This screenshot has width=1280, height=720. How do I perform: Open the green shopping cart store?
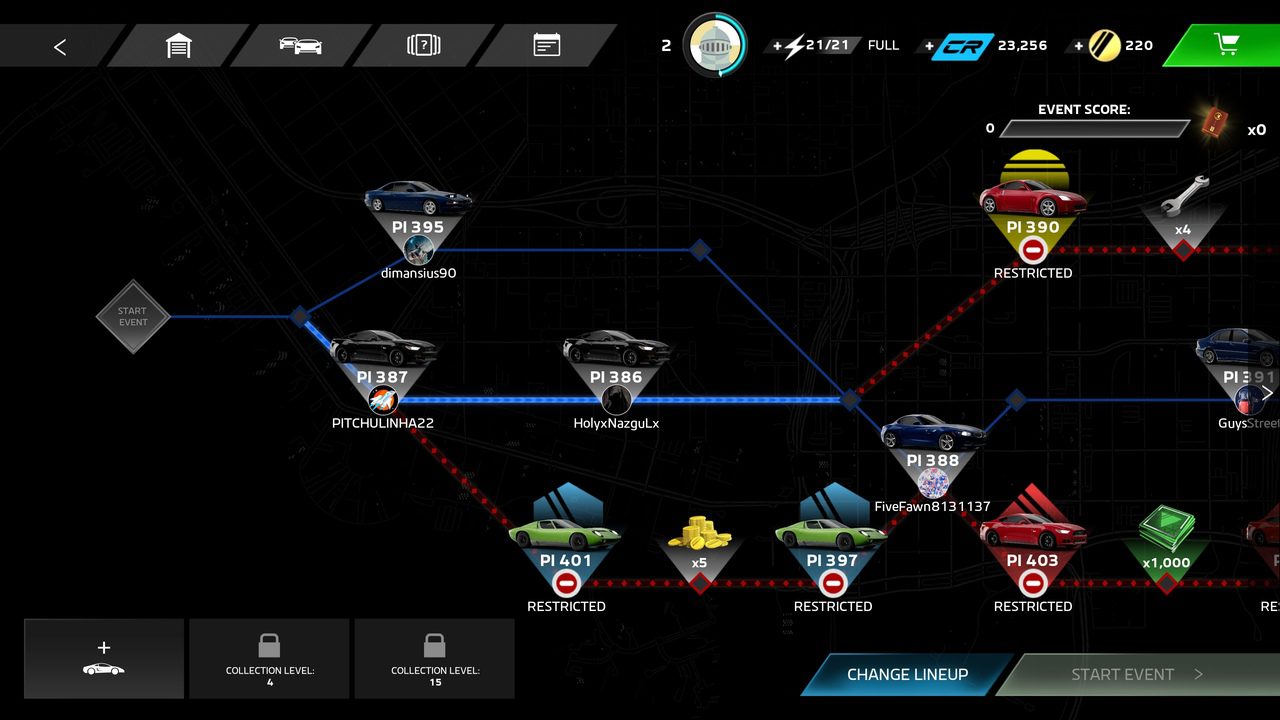click(x=1226, y=45)
